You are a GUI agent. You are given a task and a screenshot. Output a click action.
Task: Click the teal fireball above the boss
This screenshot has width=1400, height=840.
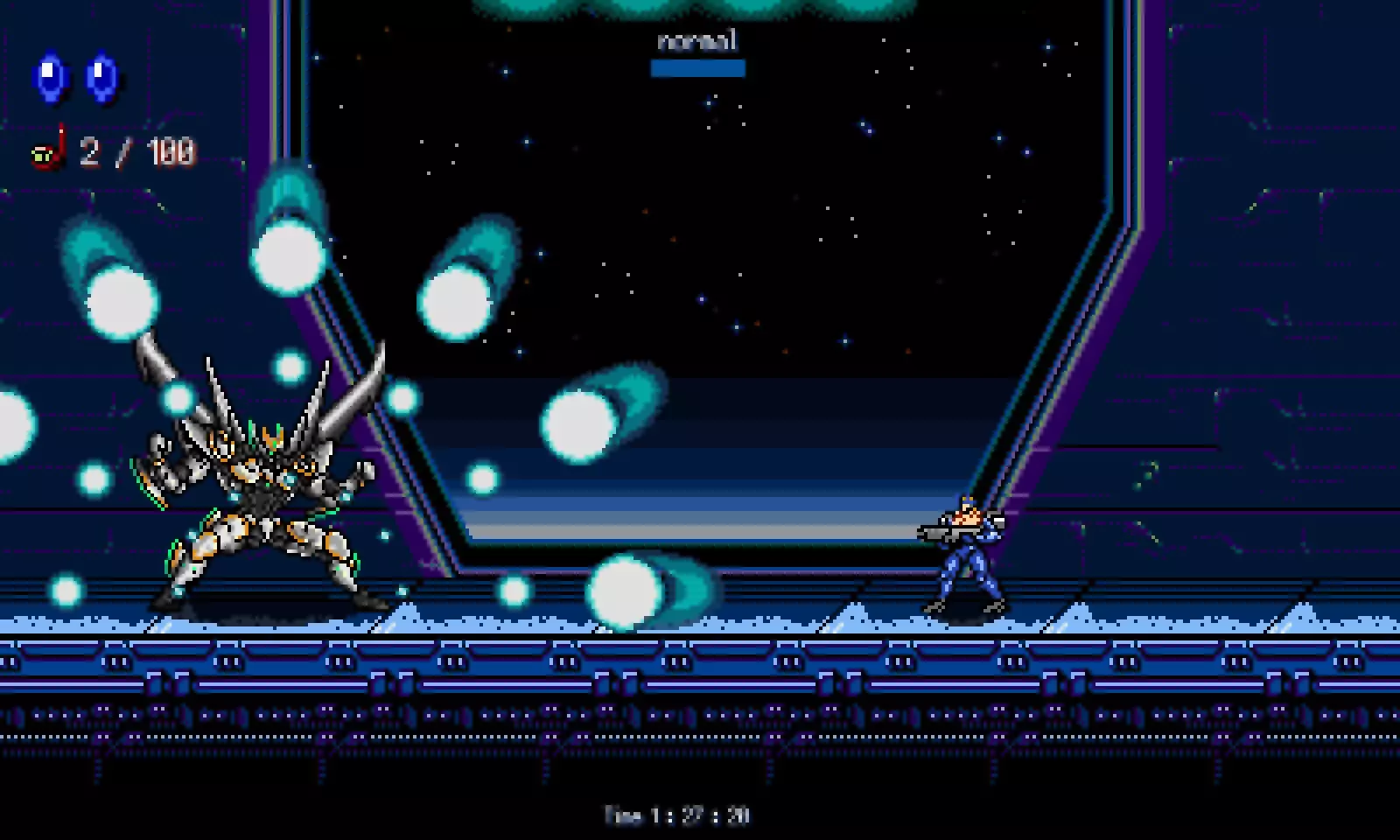tap(289, 254)
